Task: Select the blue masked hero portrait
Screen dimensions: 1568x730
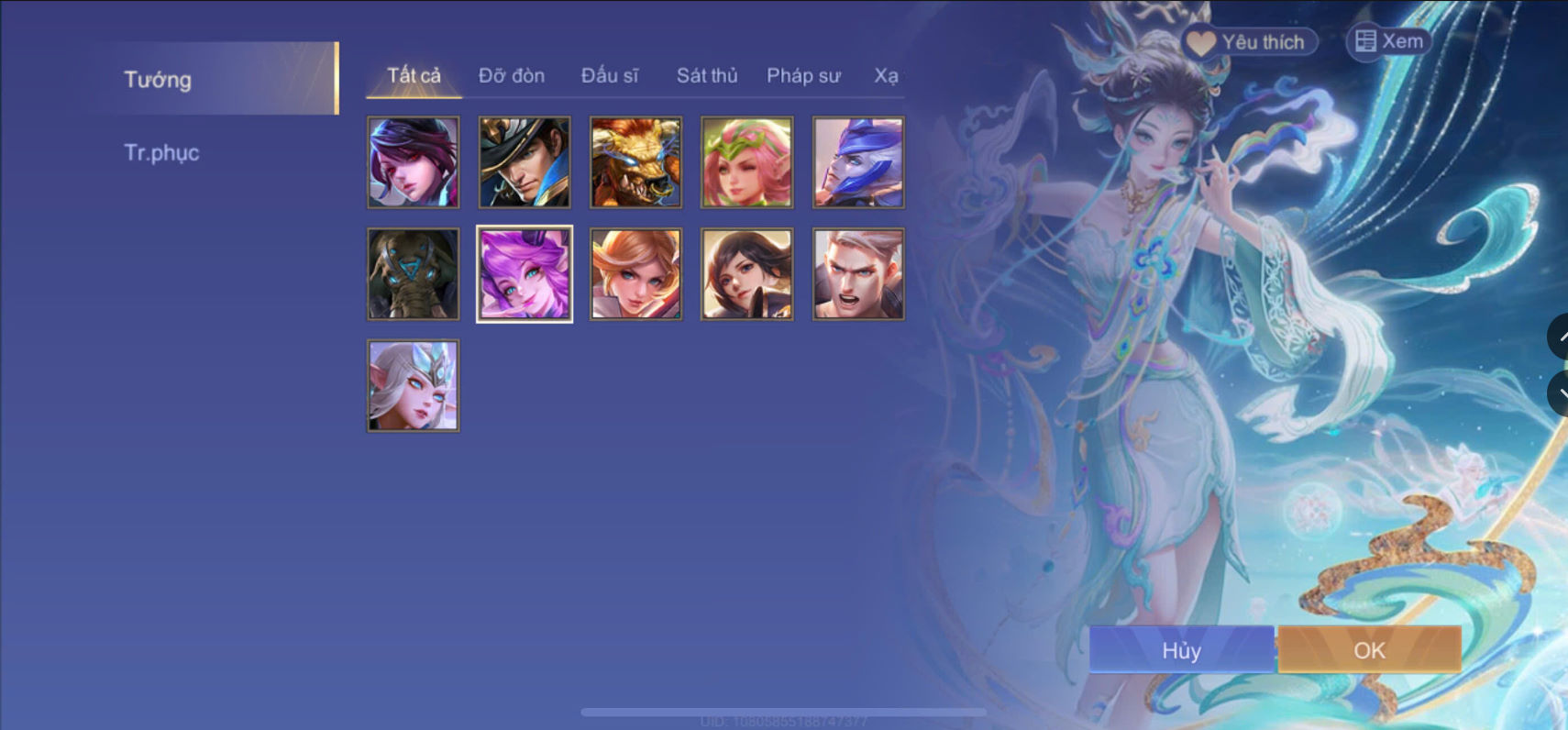Action: 858,162
